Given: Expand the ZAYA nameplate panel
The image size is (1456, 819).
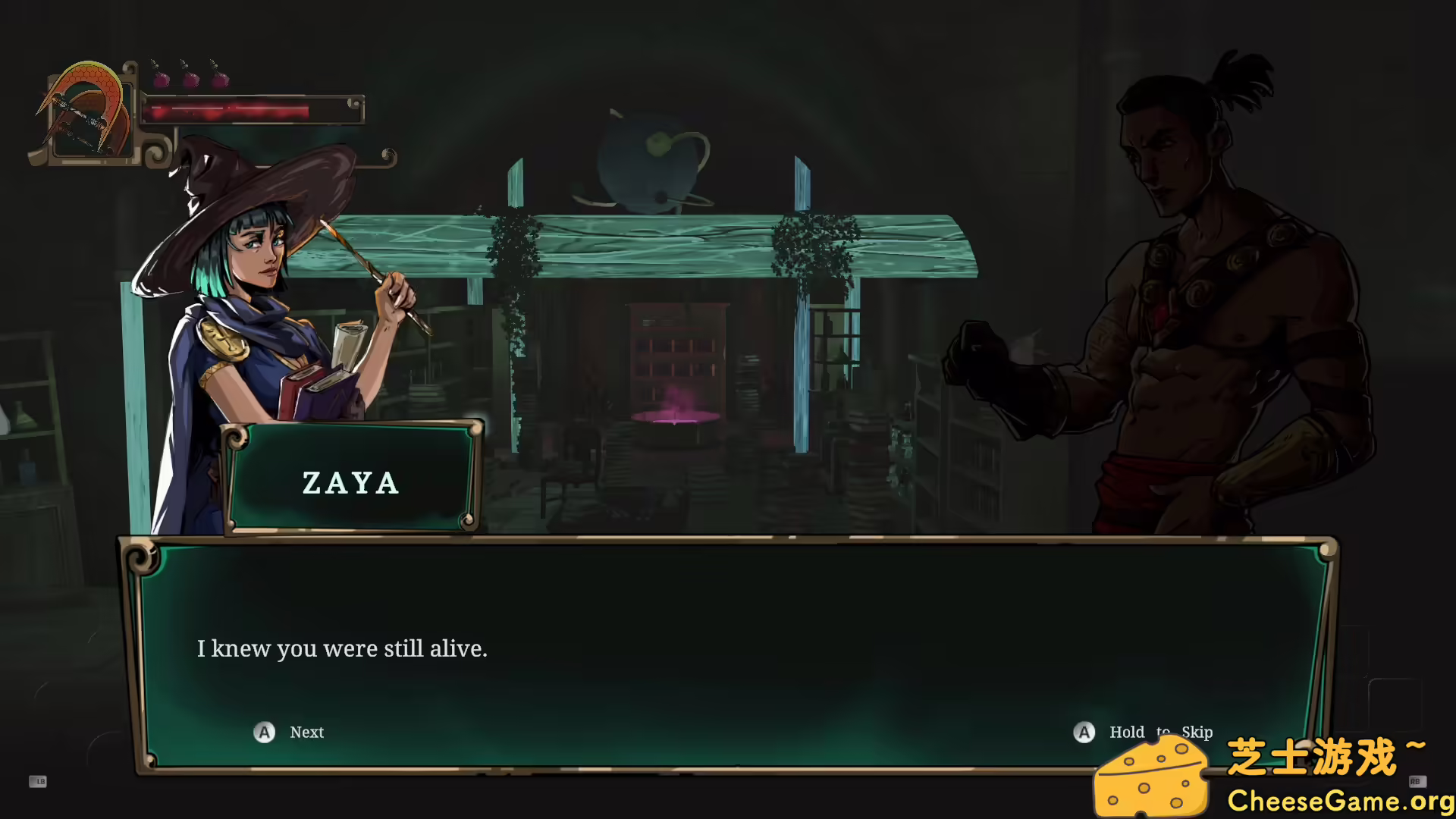Looking at the screenshot, I should [353, 478].
